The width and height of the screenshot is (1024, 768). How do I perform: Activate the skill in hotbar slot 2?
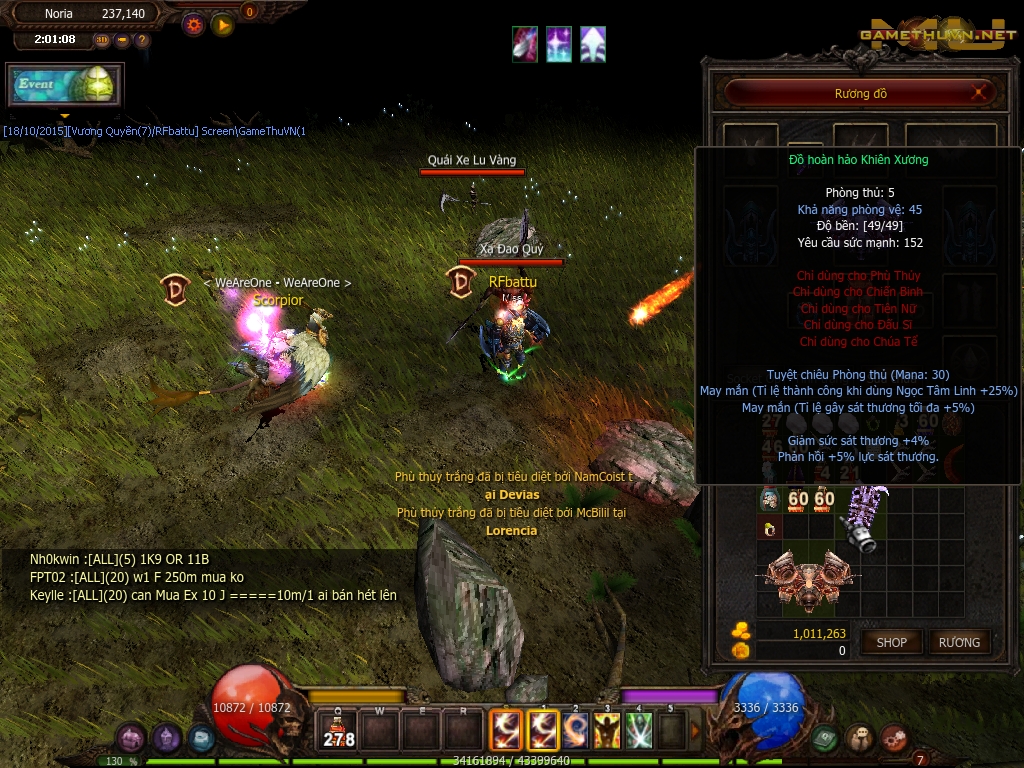click(x=575, y=730)
